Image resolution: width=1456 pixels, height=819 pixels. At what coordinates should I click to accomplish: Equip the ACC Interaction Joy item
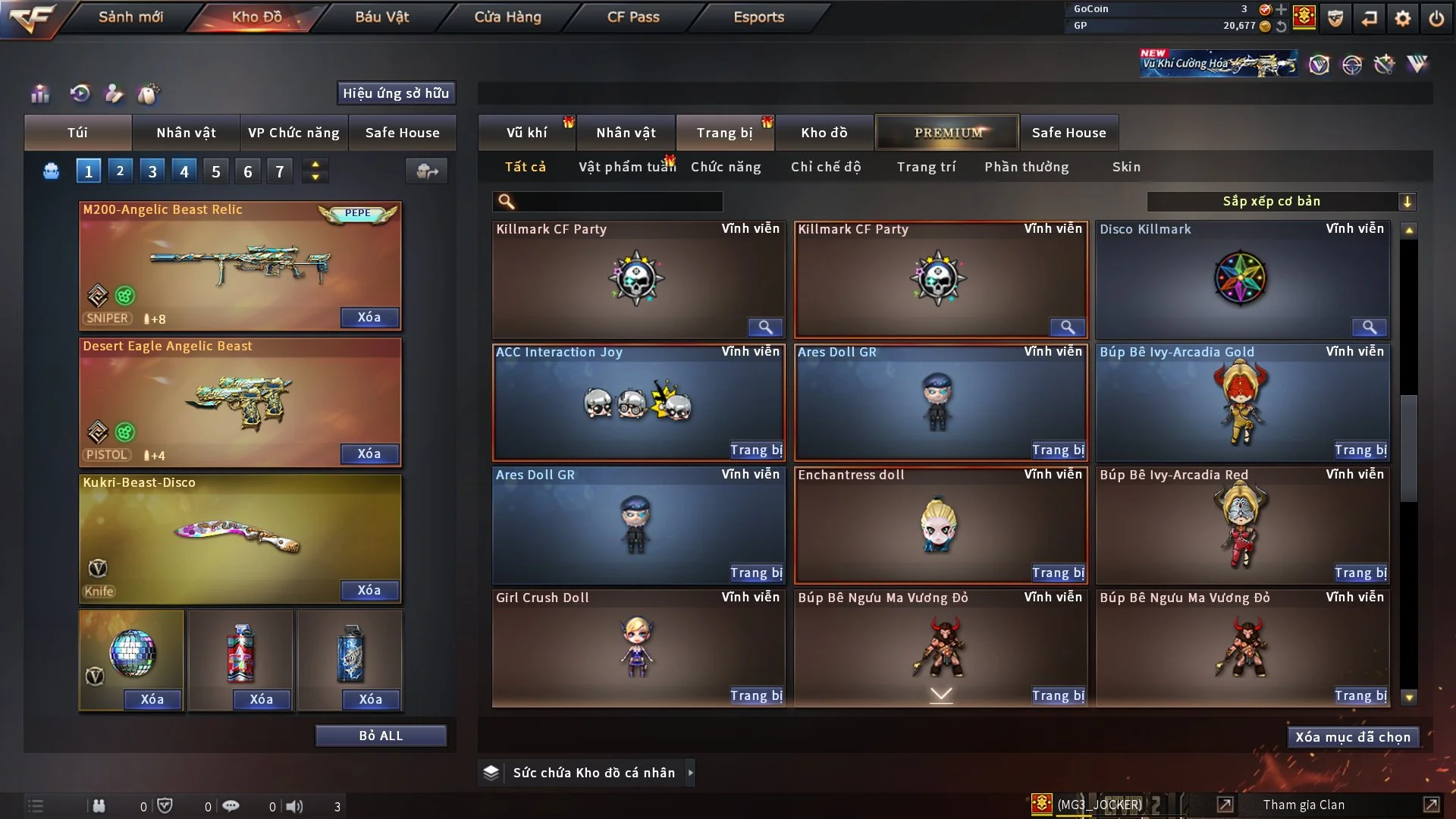point(755,450)
